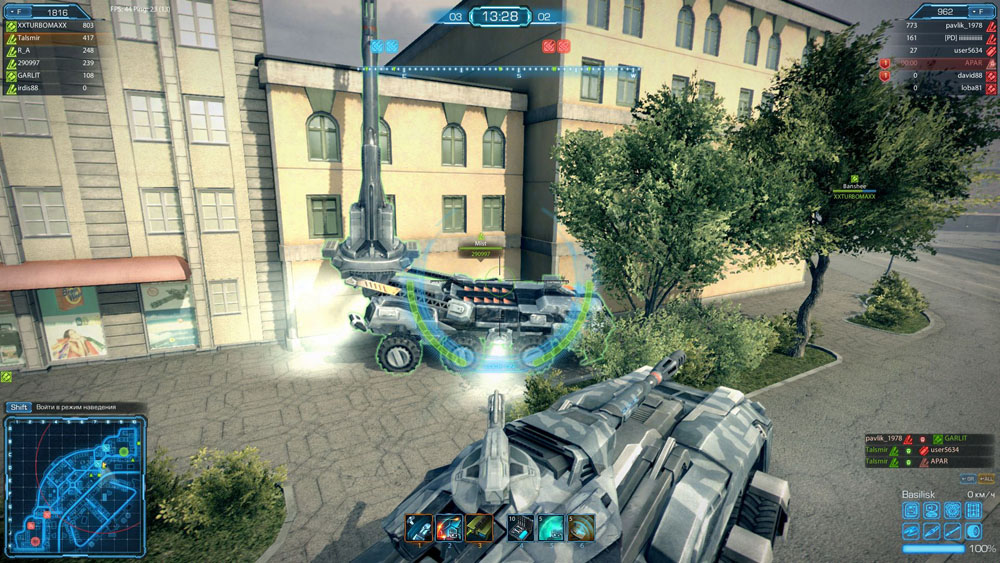Image resolution: width=1000 pixels, height=563 pixels.
Task: Select the first weapon slot icon
Action: pos(420,528)
